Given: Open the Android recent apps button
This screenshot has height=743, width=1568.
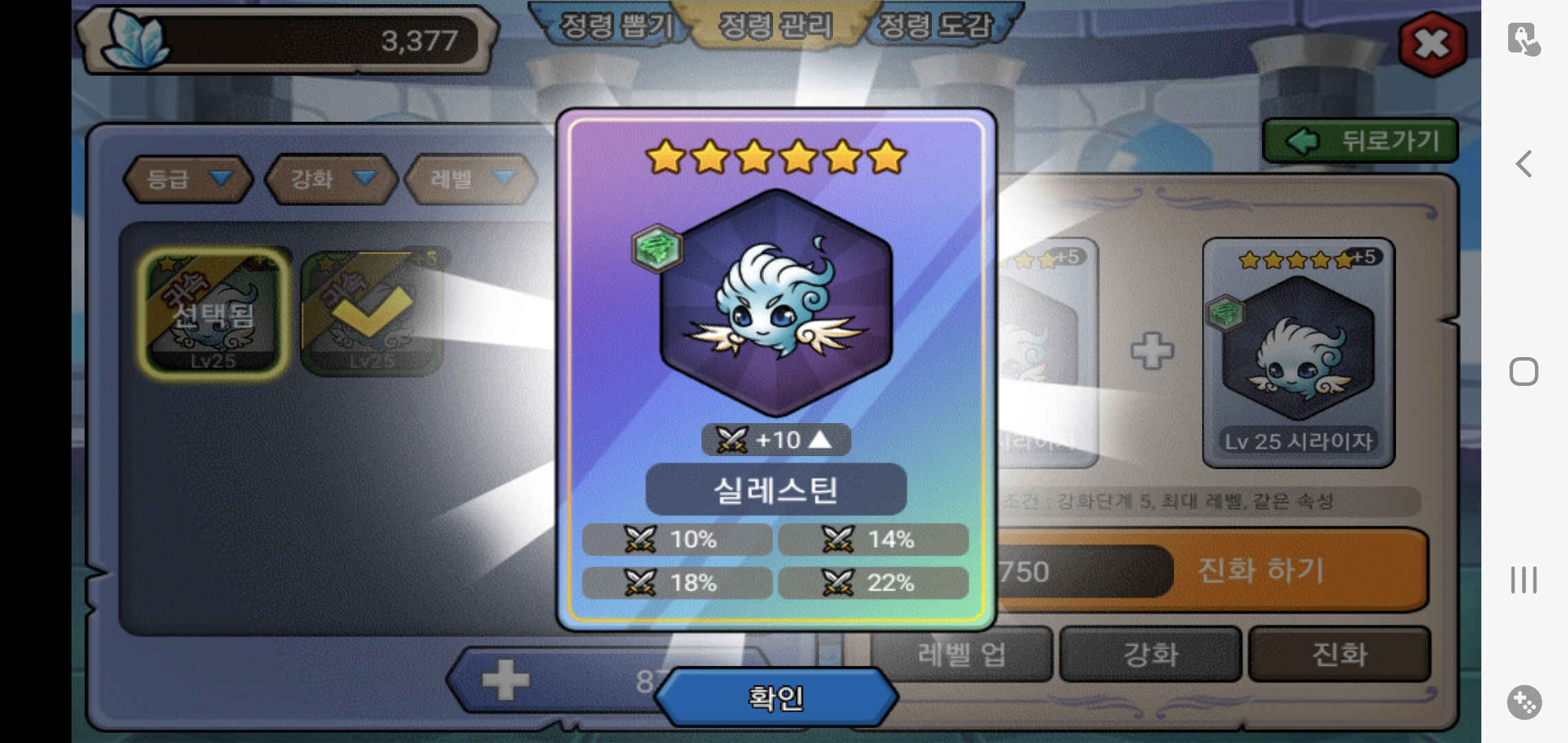Looking at the screenshot, I should coord(1524,580).
